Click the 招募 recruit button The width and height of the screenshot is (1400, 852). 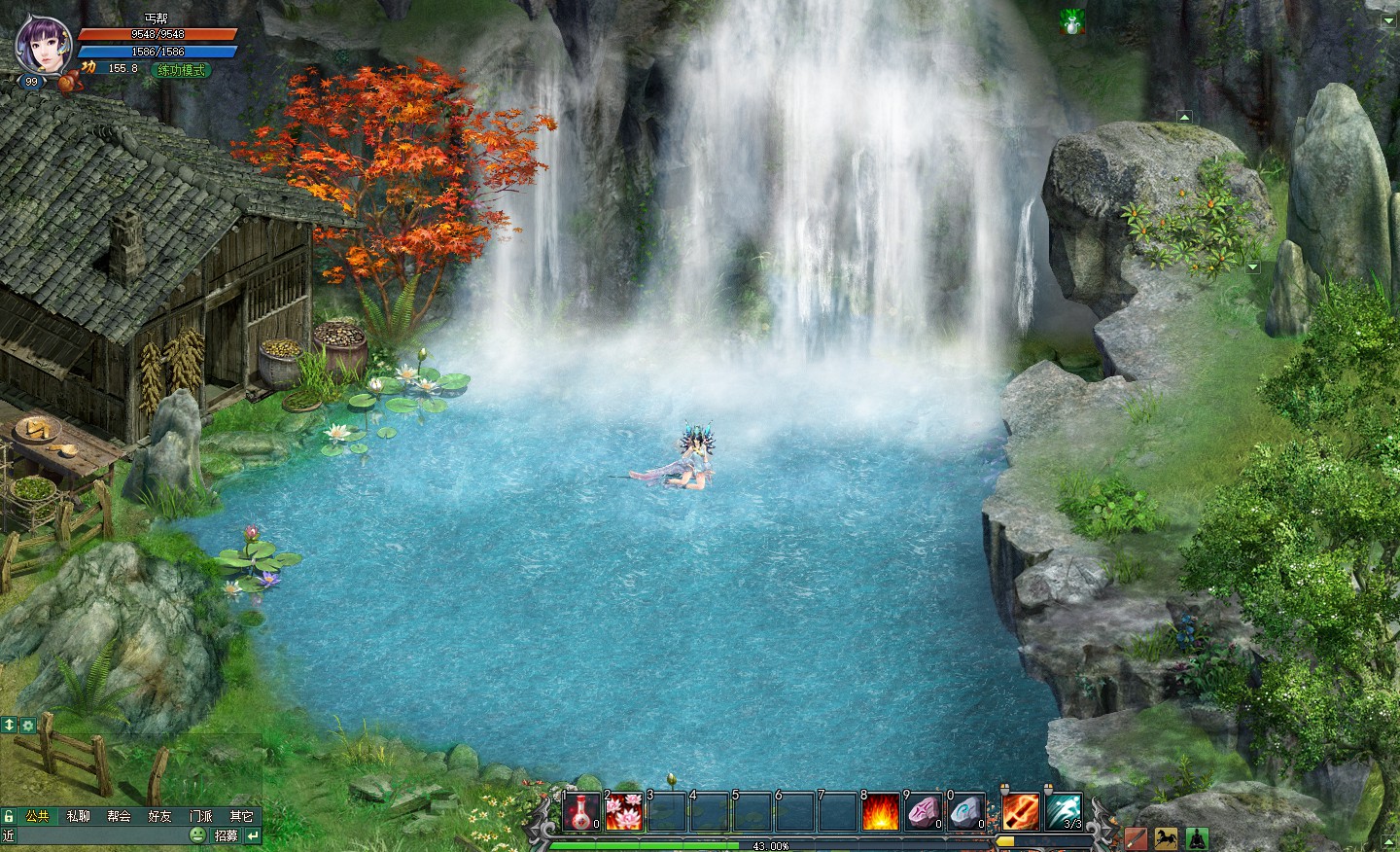click(x=226, y=835)
